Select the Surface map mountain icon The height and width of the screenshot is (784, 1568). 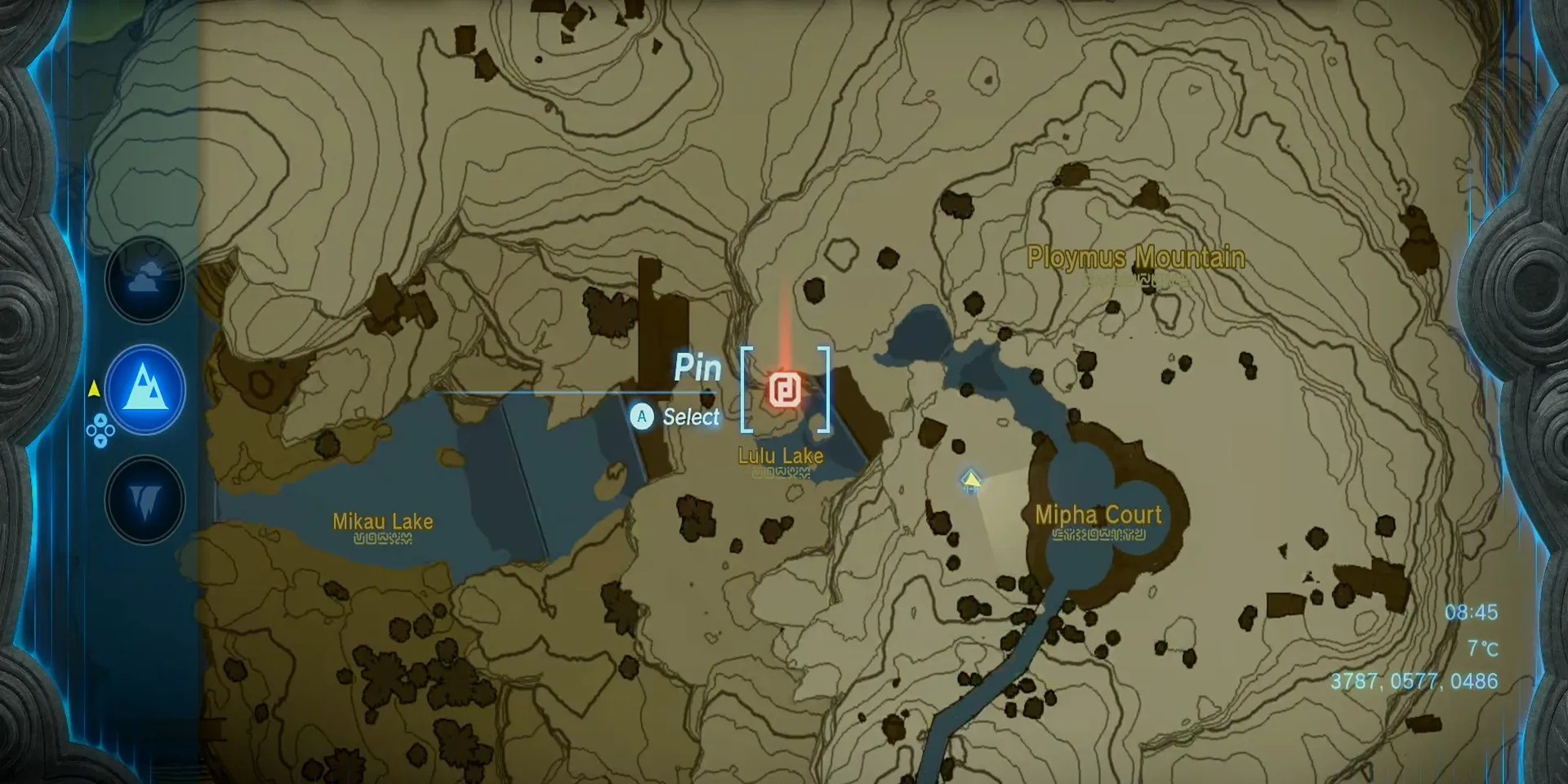tap(145, 390)
